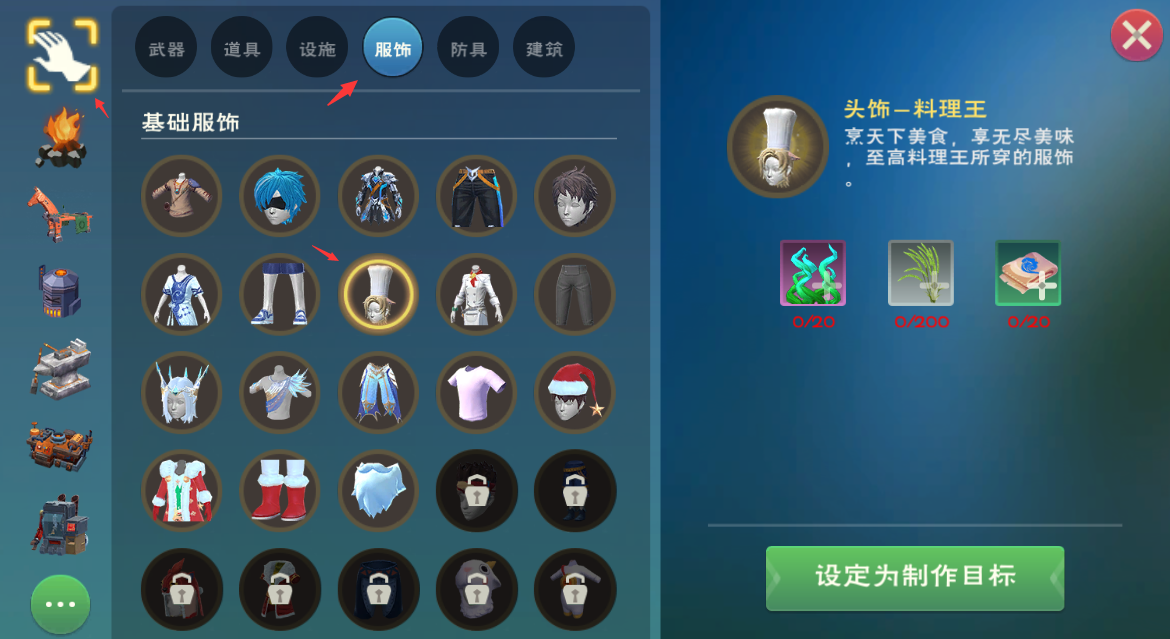Select the red Santa coat outfit
1170x639 pixels.
point(182,490)
